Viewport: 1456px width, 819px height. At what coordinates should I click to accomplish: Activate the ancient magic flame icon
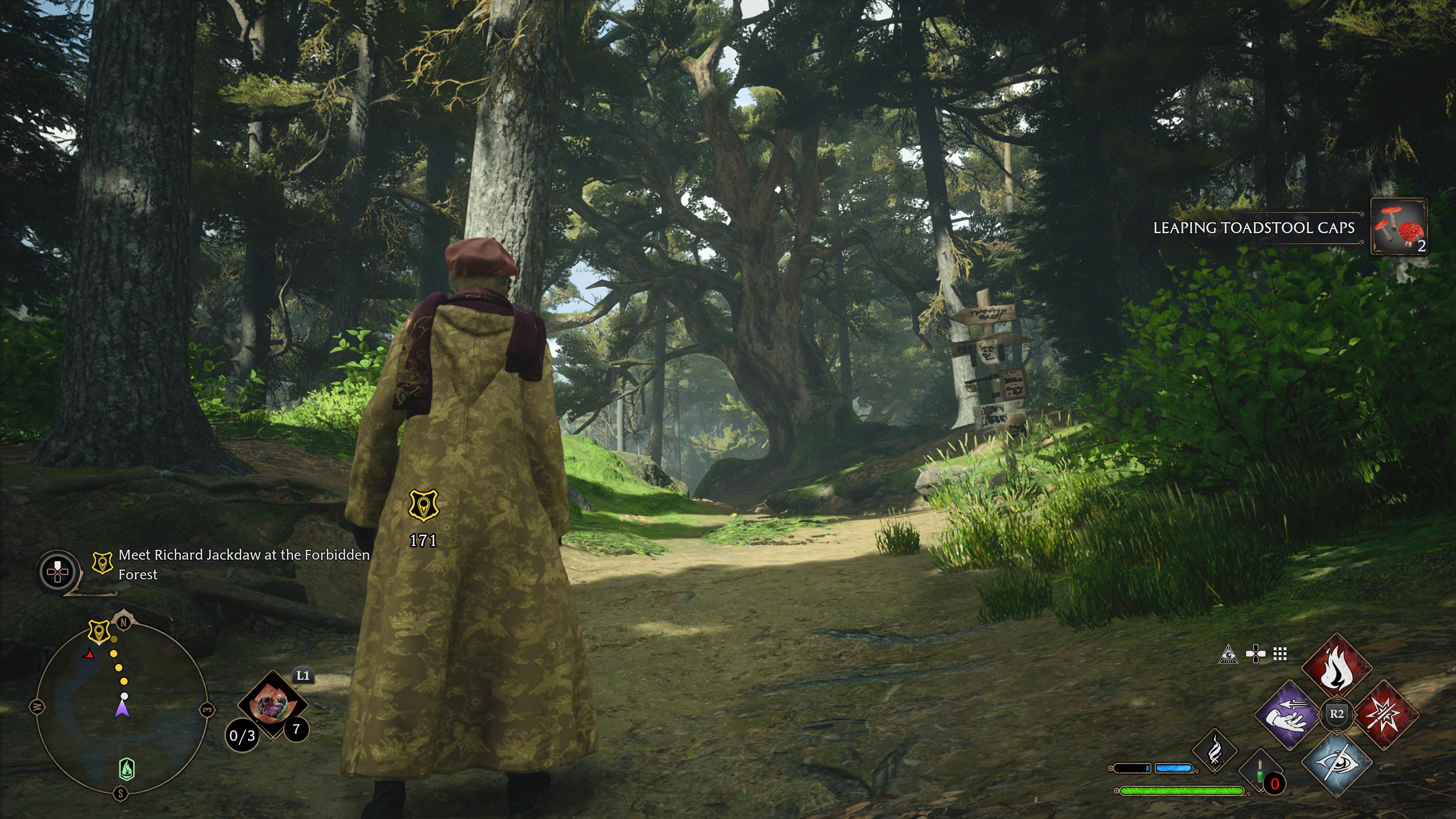pos(1214,750)
